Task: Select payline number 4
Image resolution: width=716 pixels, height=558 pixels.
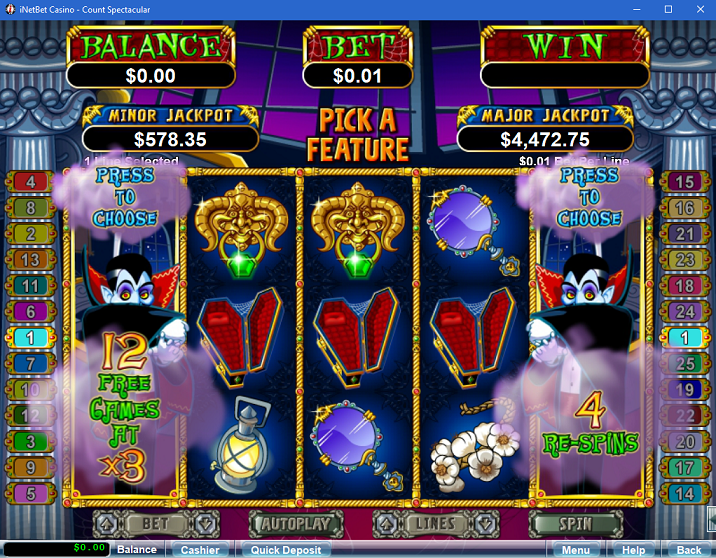Action: click(31, 182)
